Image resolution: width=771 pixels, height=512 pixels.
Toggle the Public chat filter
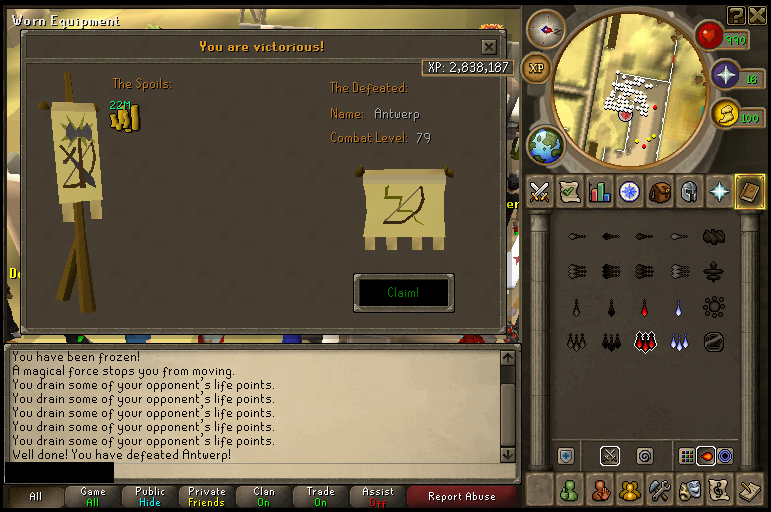pyautogui.click(x=150, y=497)
